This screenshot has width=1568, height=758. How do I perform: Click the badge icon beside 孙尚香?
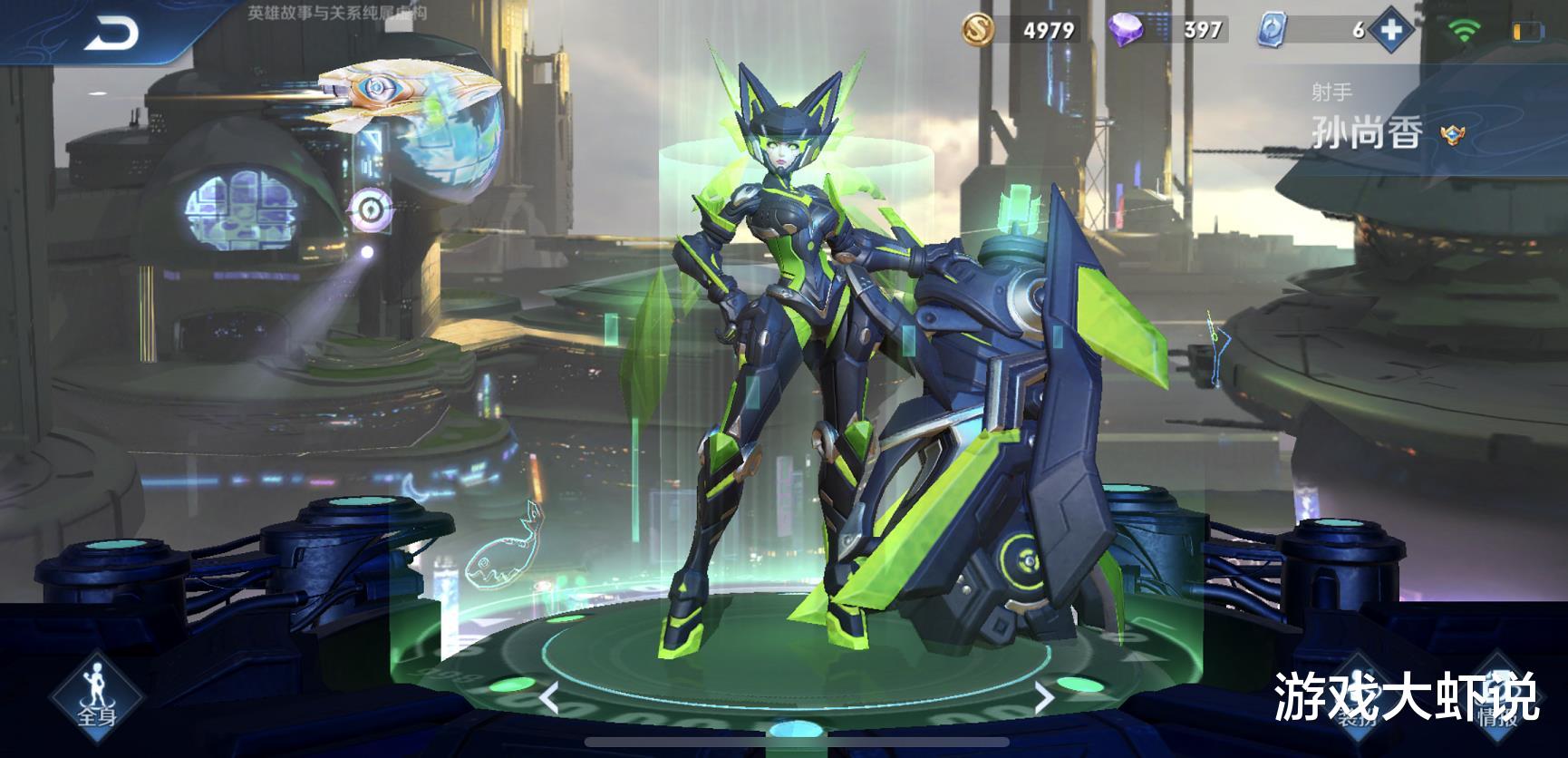pyautogui.click(x=1453, y=136)
